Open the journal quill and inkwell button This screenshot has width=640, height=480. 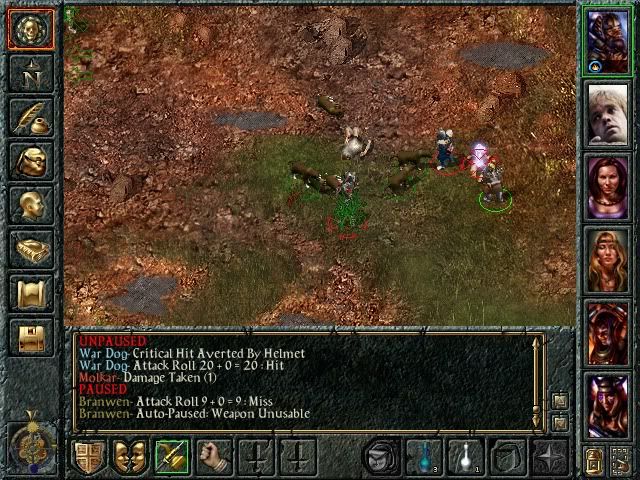click(x=30, y=117)
